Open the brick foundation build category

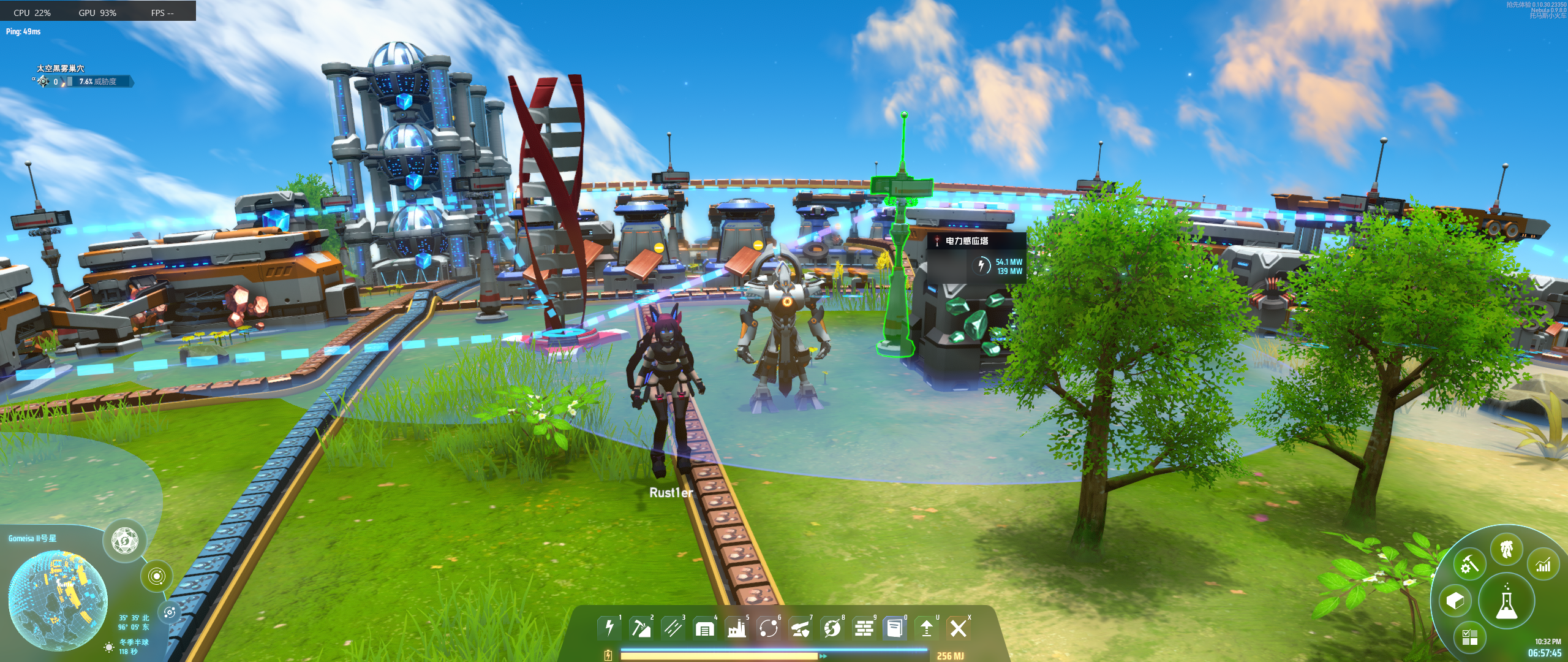coord(864,628)
